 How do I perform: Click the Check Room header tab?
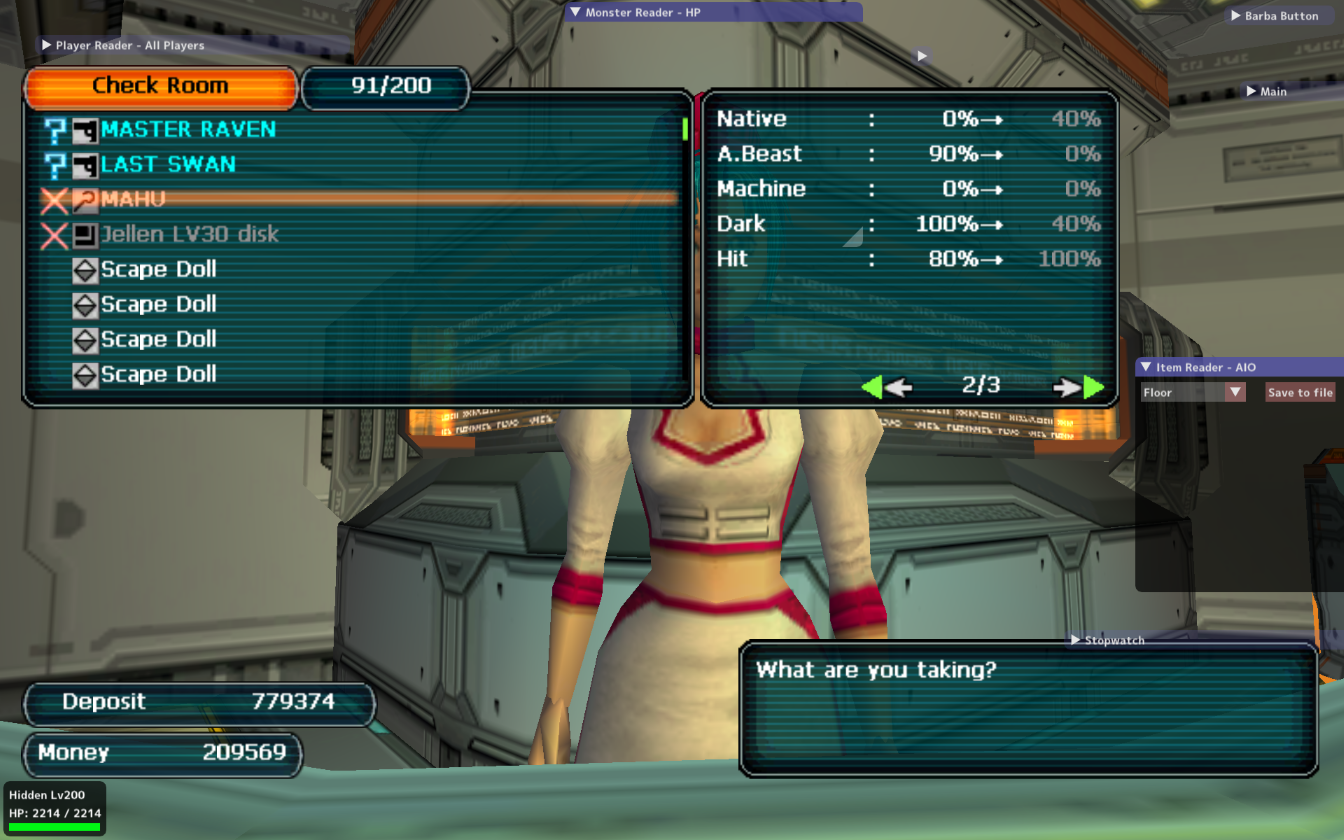tap(160, 87)
